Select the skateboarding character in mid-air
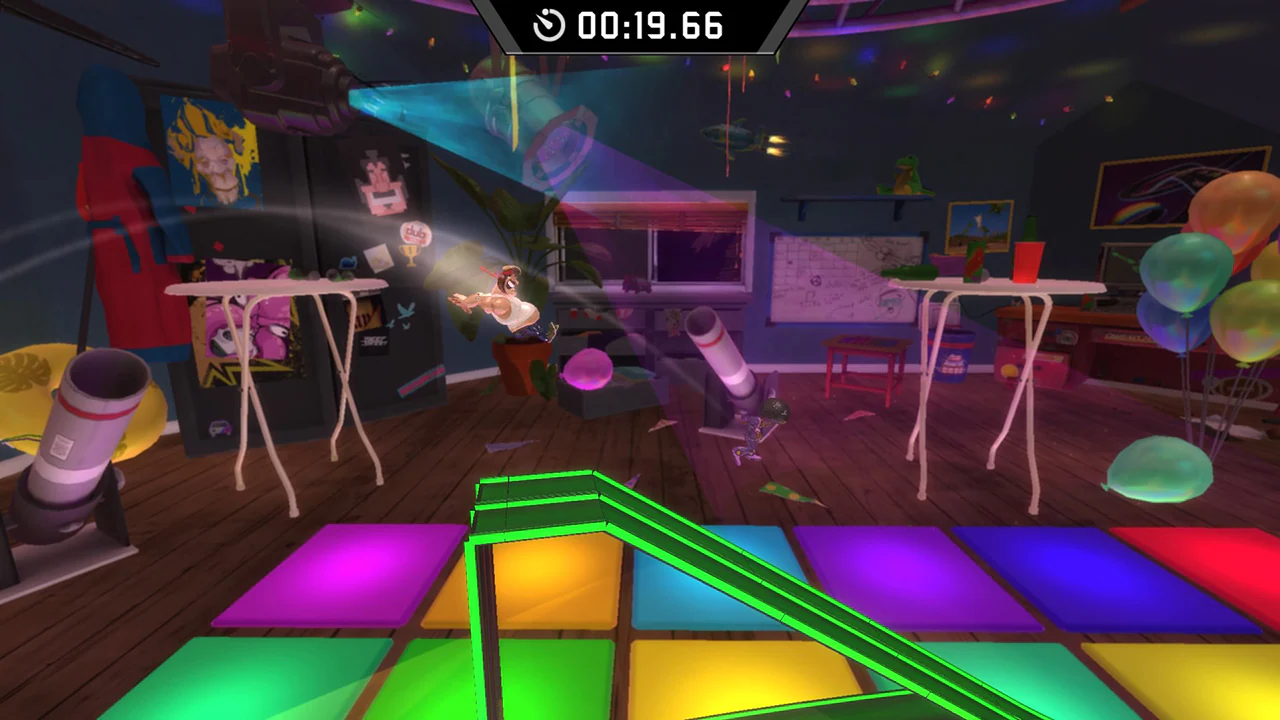Screen dimensions: 1280x720 click(510, 300)
